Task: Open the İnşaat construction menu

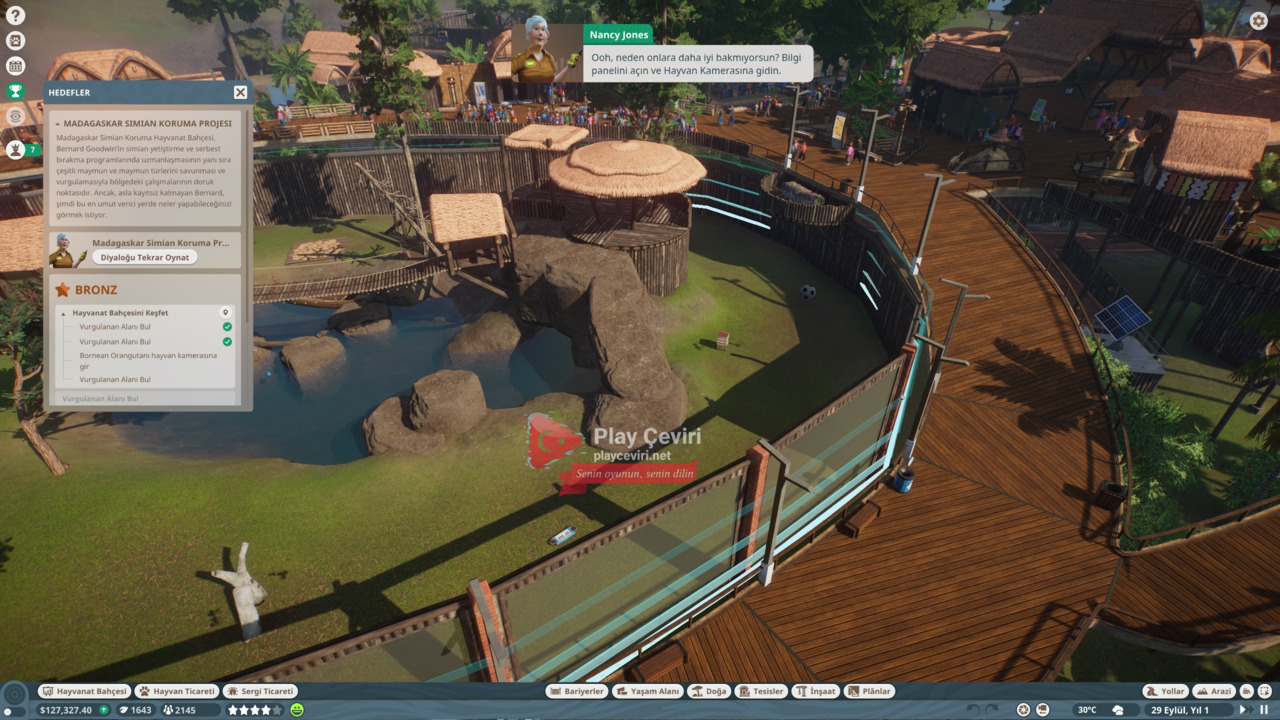Action: (x=815, y=691)
